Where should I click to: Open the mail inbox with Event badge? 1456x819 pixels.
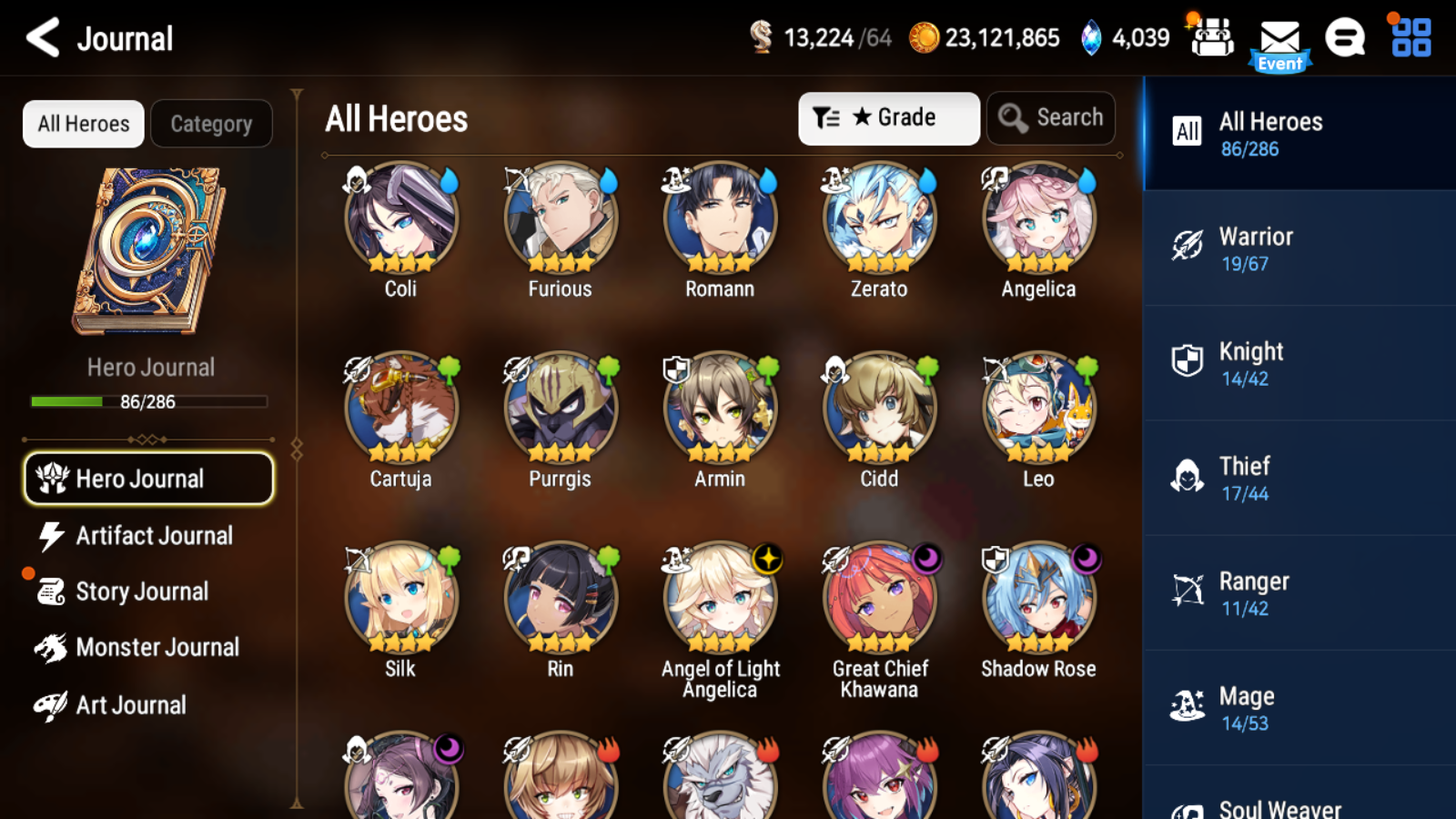[1279, 38]
